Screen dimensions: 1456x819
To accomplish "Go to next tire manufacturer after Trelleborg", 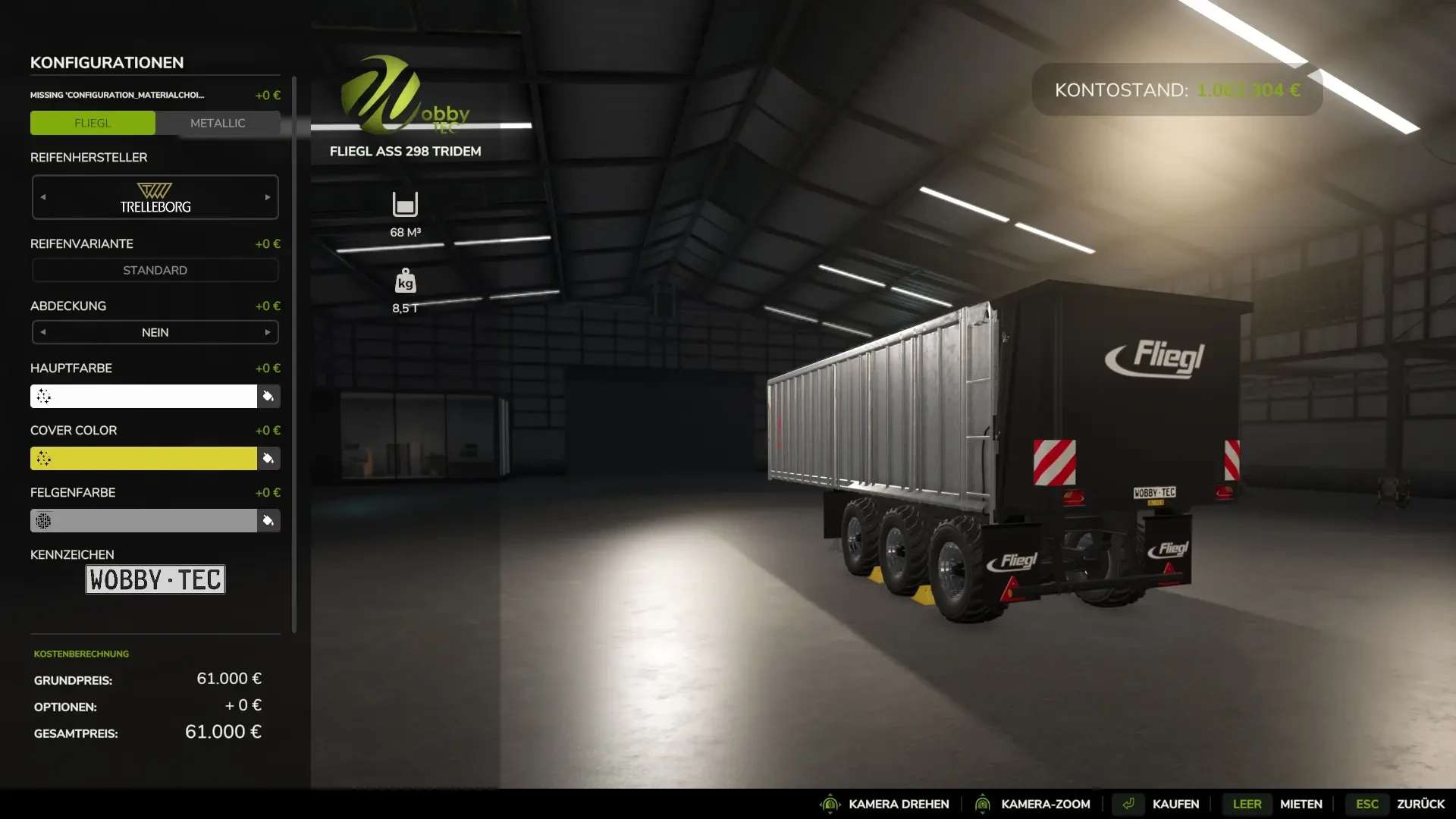I will [x=268, y=197].
